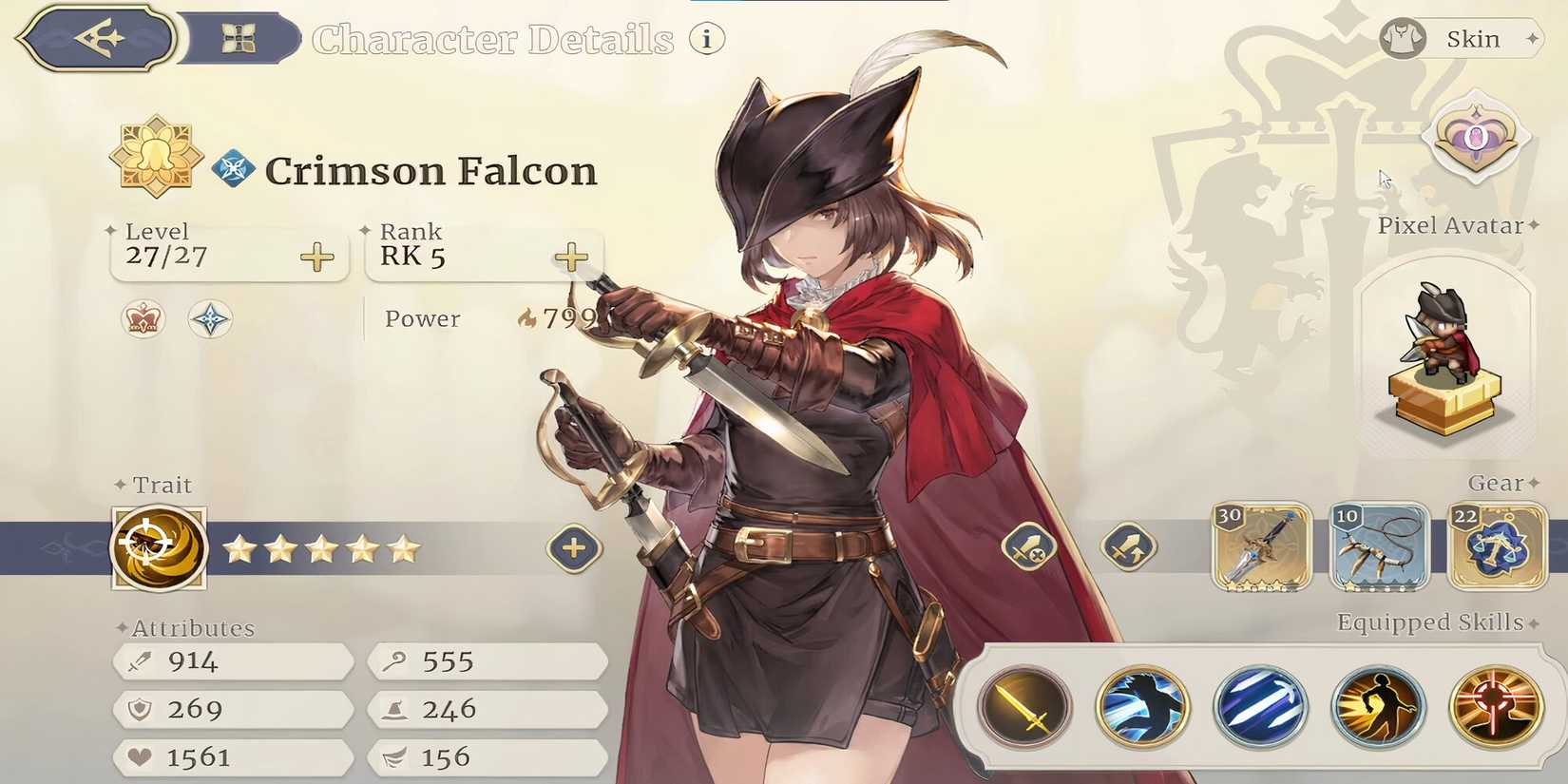
Task: Click the dark bird slash skill icon
Action: [1142, 704]
